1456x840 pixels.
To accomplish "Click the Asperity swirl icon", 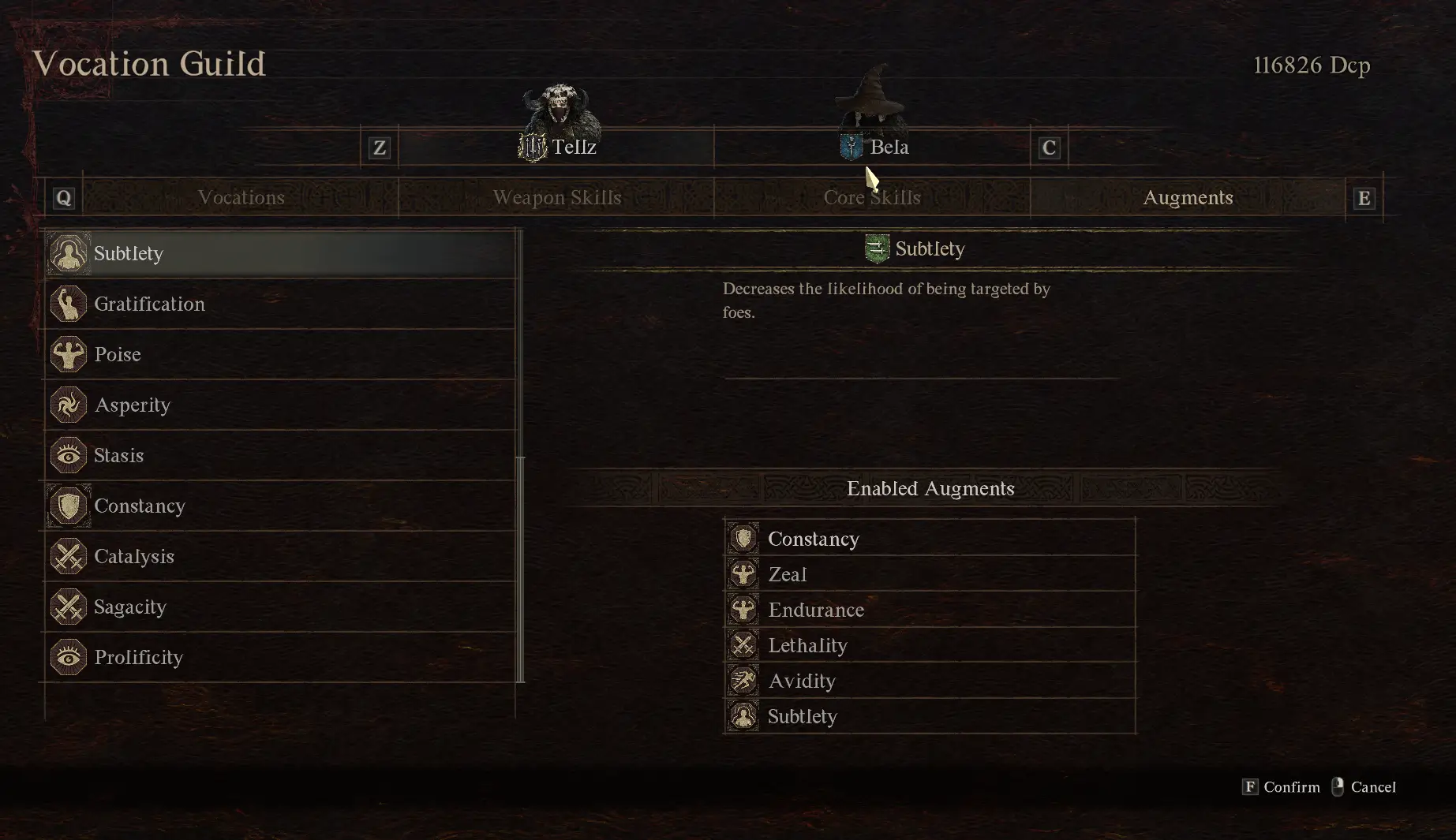I will (69, 405).
